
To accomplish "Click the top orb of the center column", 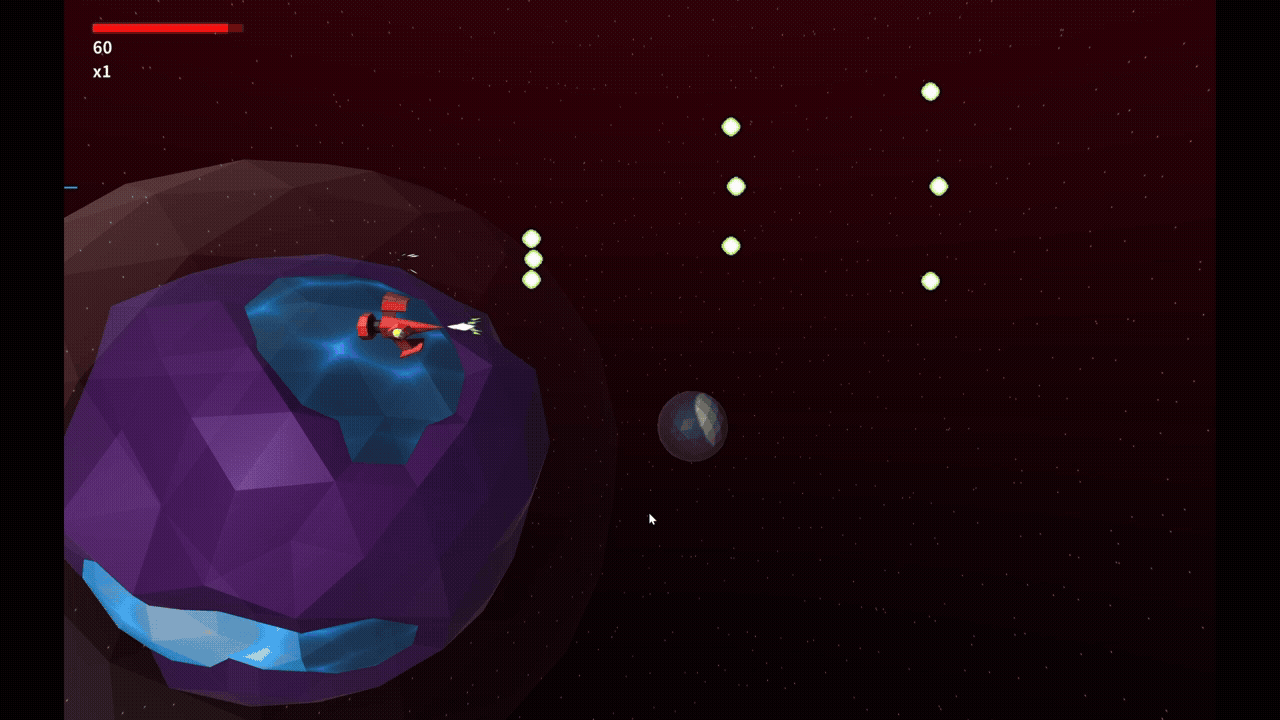I will coord(731,125).
